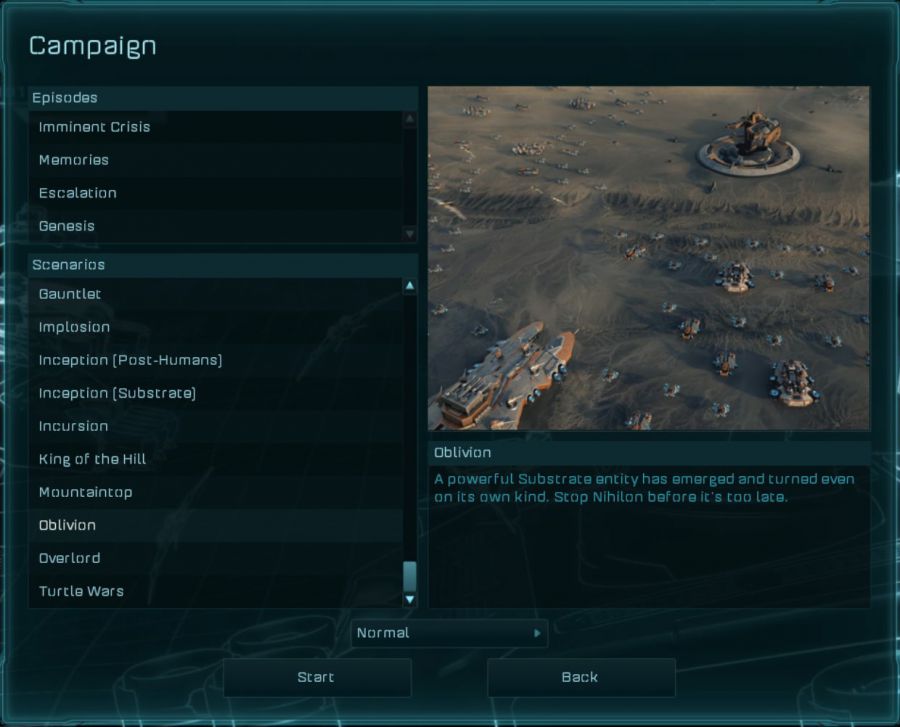The height and width of the screenshot is (727, 900).
Task: Click the Scenarios list scroll-up arrow
Action: 409,286
